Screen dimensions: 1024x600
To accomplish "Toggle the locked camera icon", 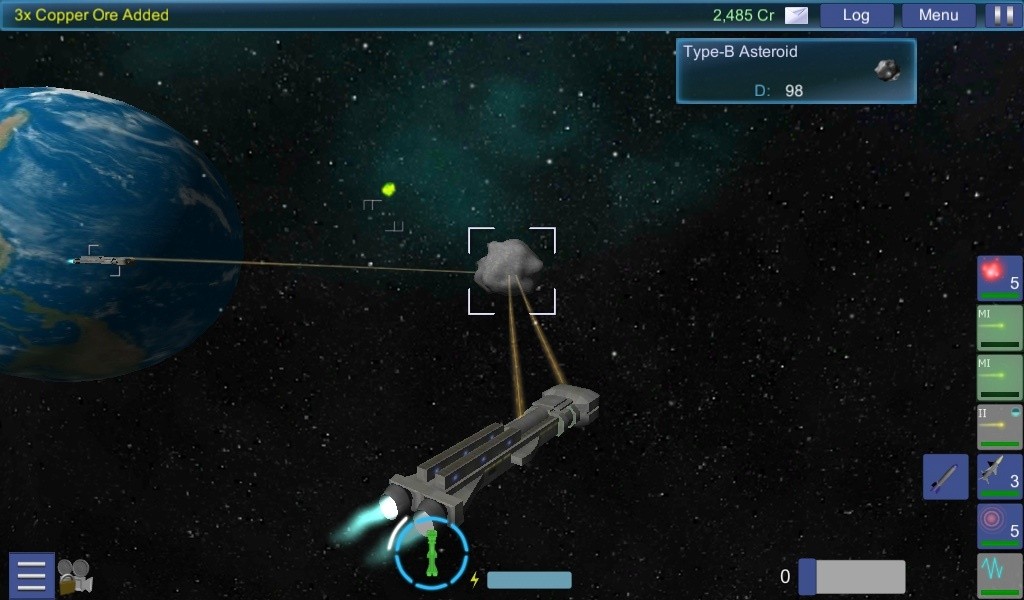I will pos(75,576).
